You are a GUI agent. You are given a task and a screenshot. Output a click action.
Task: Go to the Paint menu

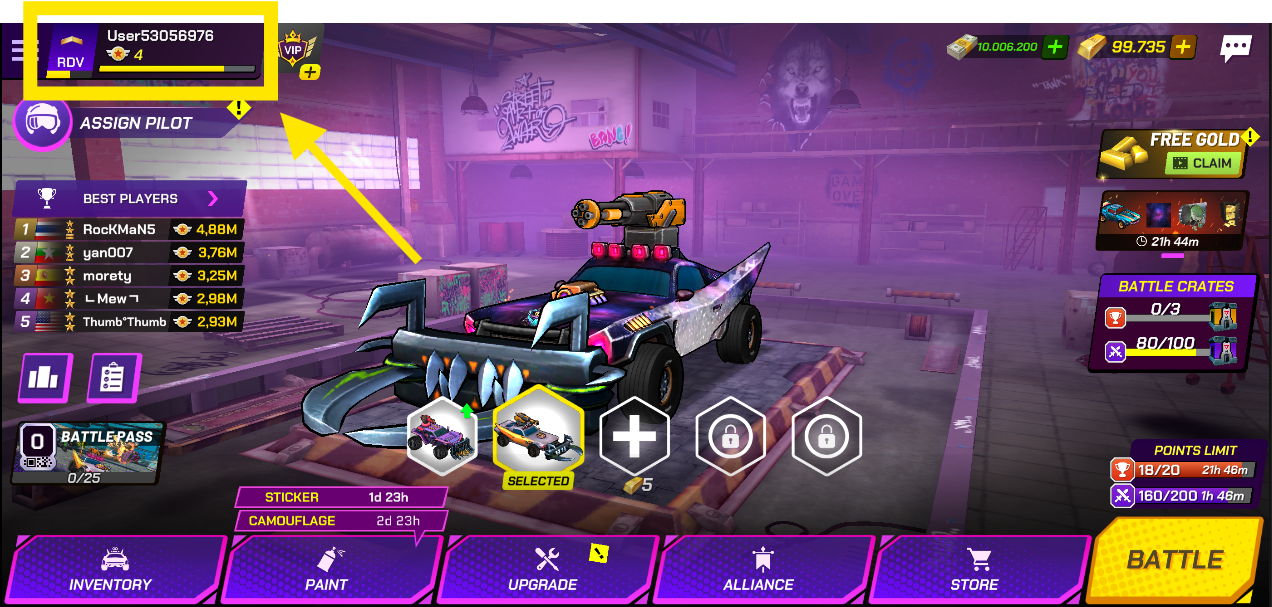[x=327, y=571]
